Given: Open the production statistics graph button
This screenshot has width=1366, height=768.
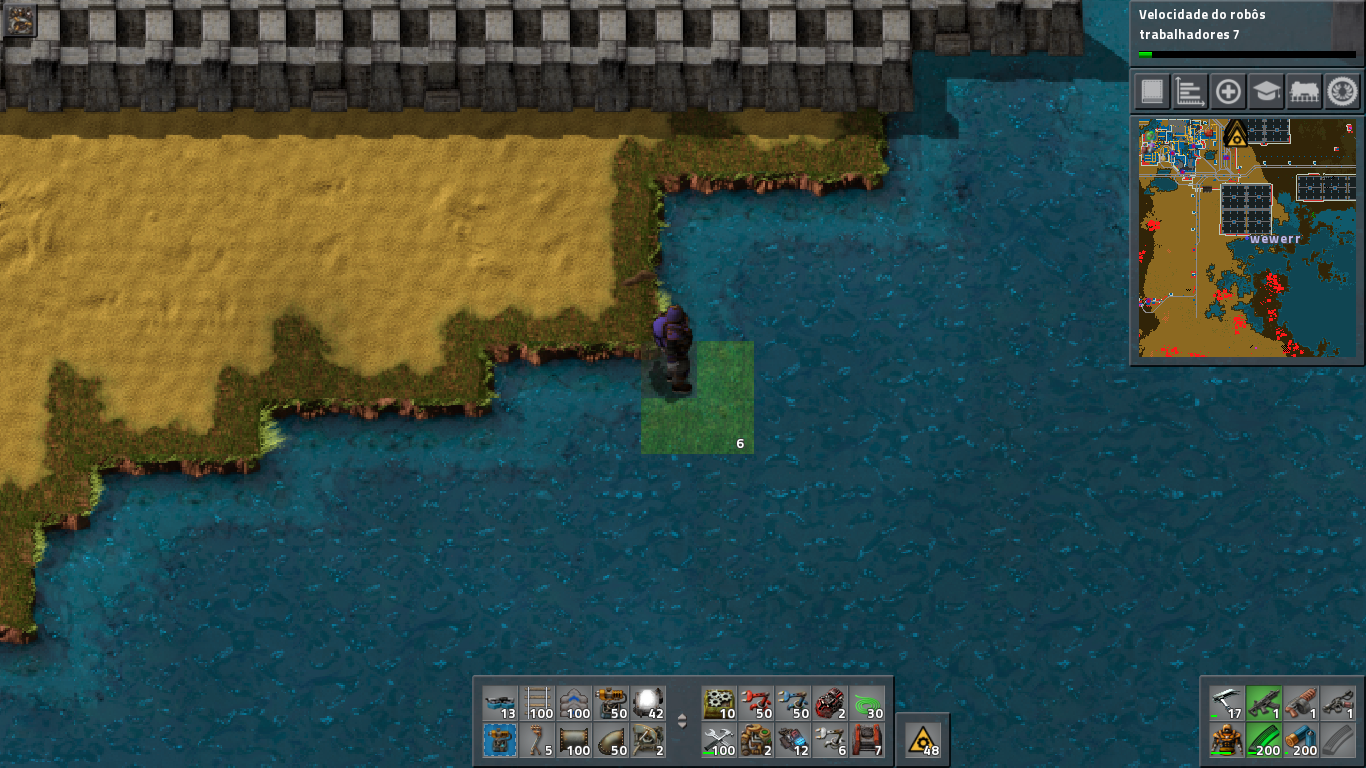Looking at the screenshot, I should click(x=1190, y=92).
